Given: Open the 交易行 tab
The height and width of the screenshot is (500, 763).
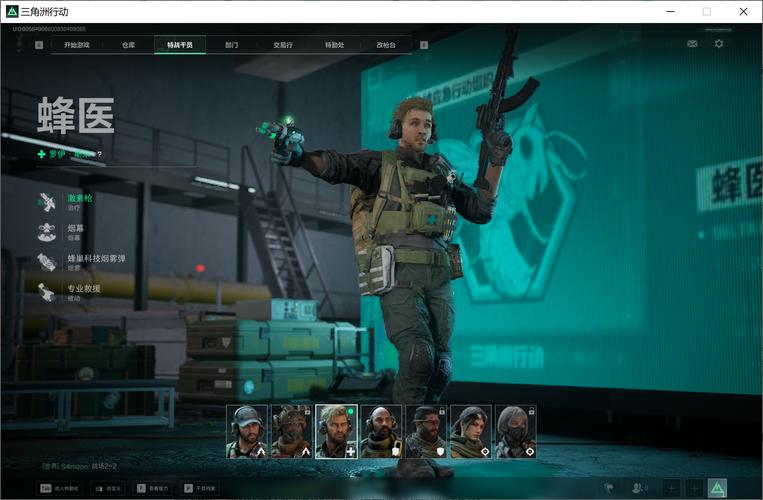Looking at the screenshot, I should pyautogui.click(x=283, y=45).
